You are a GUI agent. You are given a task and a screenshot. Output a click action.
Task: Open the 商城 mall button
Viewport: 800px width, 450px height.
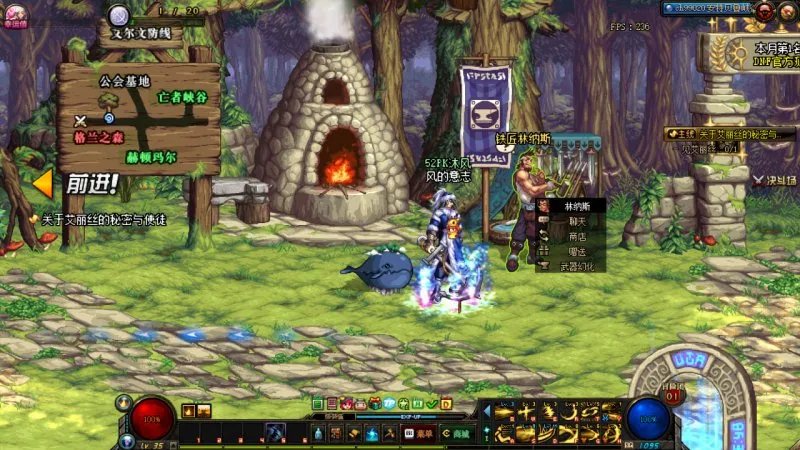(457, 433)
